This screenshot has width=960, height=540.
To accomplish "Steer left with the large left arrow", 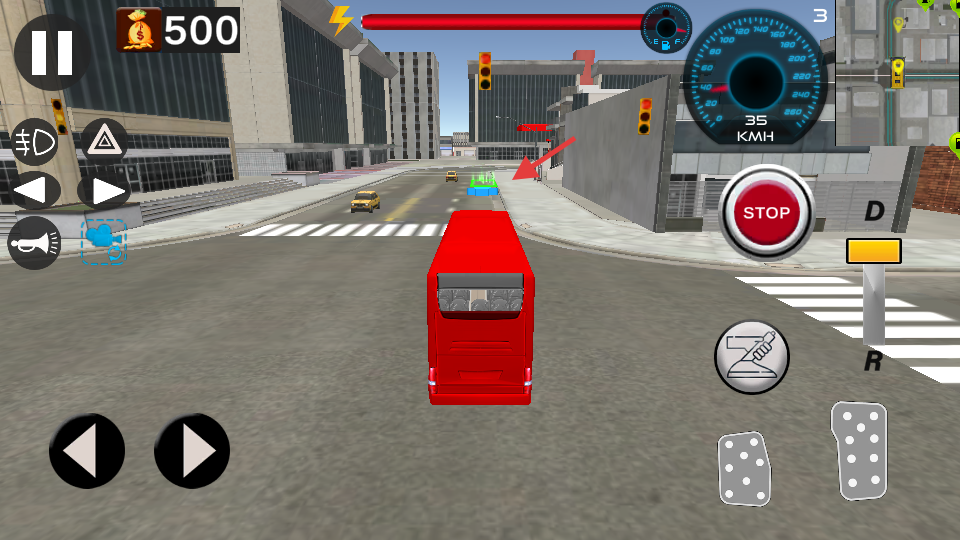I will pyautogui.click(x=87, y=452).
